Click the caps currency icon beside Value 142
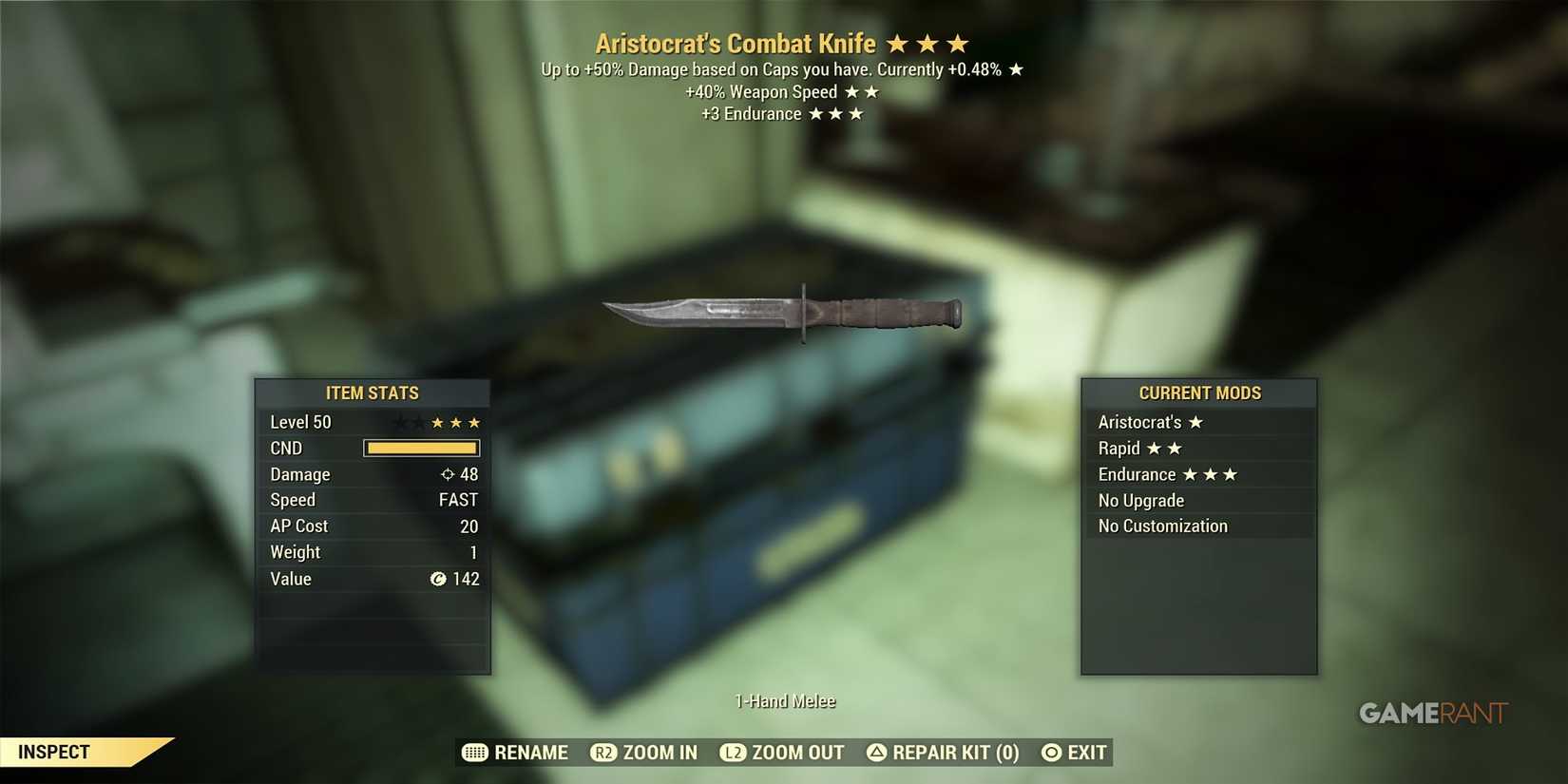 point(439,579)
